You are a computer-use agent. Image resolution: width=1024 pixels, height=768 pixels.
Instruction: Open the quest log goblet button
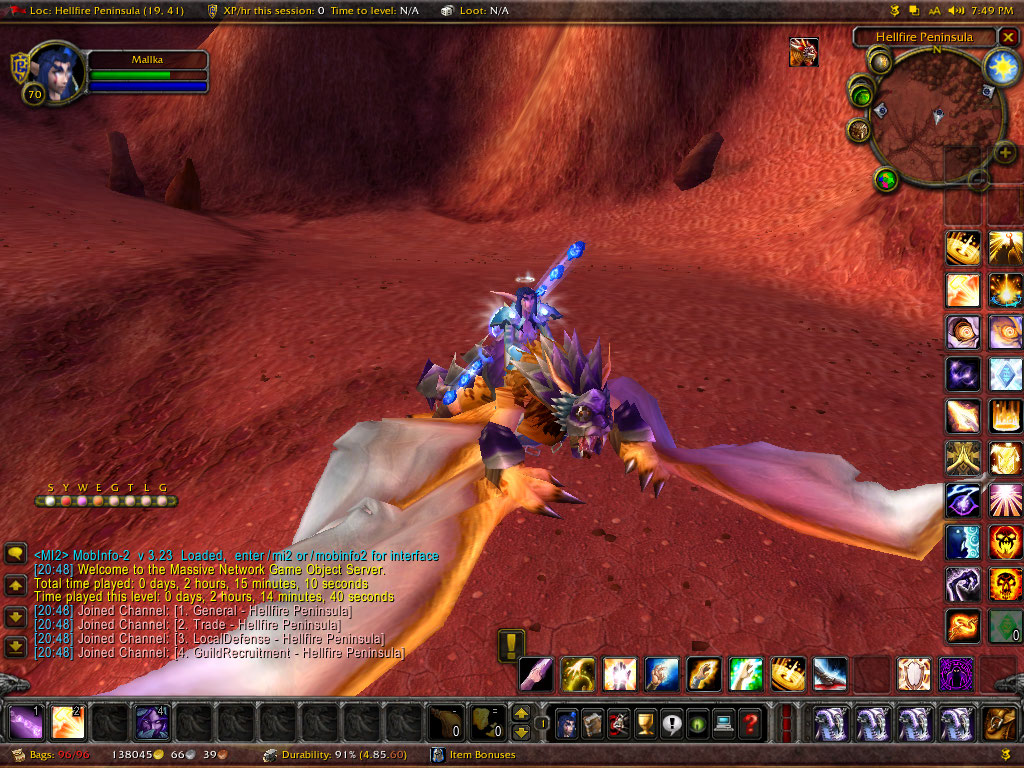coord(644,722)
